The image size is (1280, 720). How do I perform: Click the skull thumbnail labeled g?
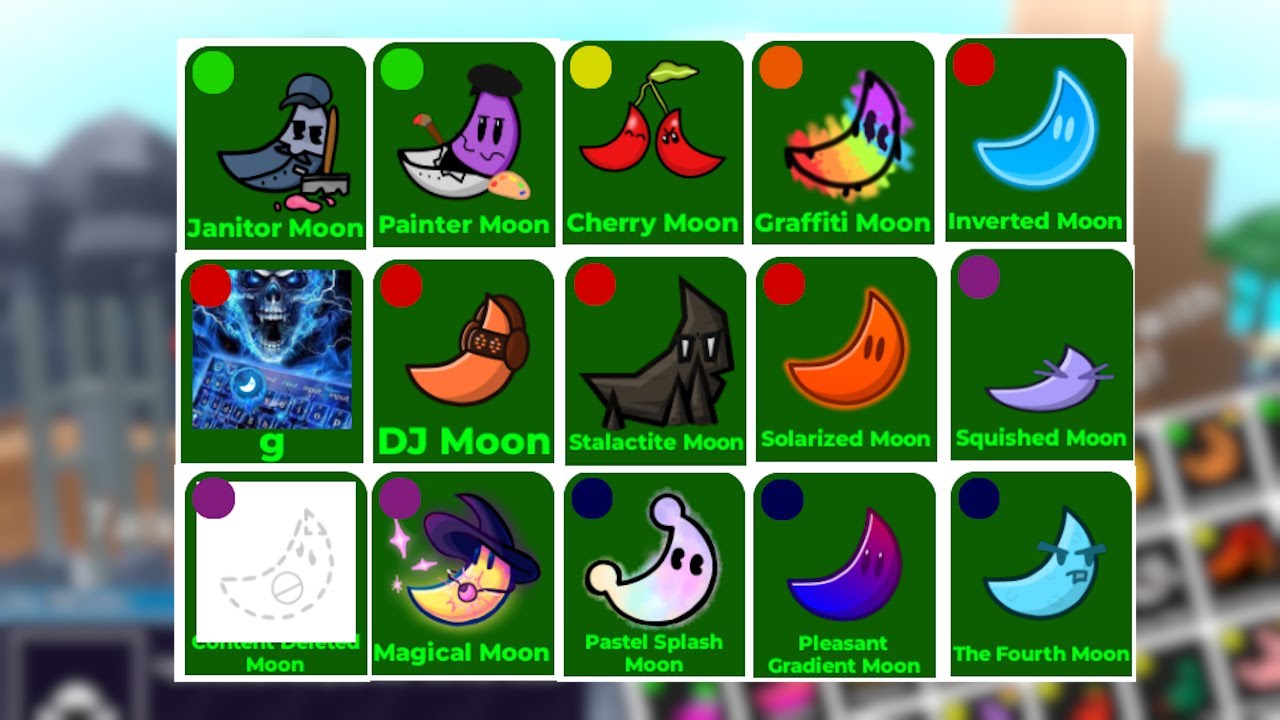272,350
